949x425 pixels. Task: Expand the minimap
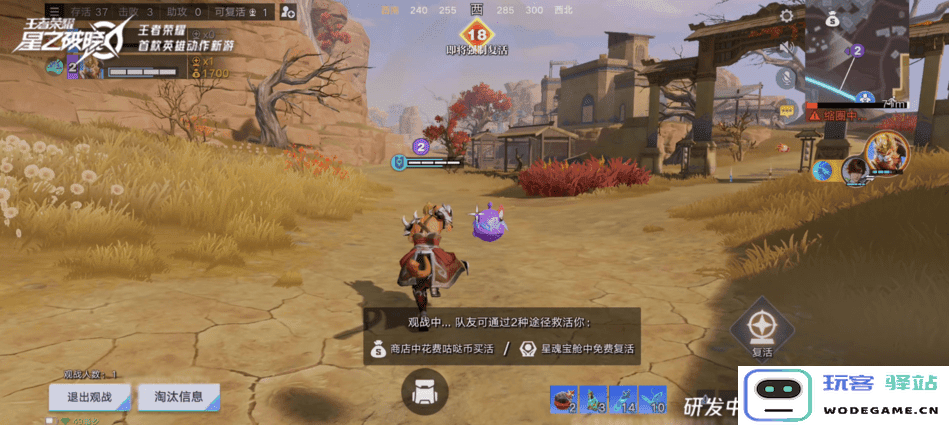point(856,50)
